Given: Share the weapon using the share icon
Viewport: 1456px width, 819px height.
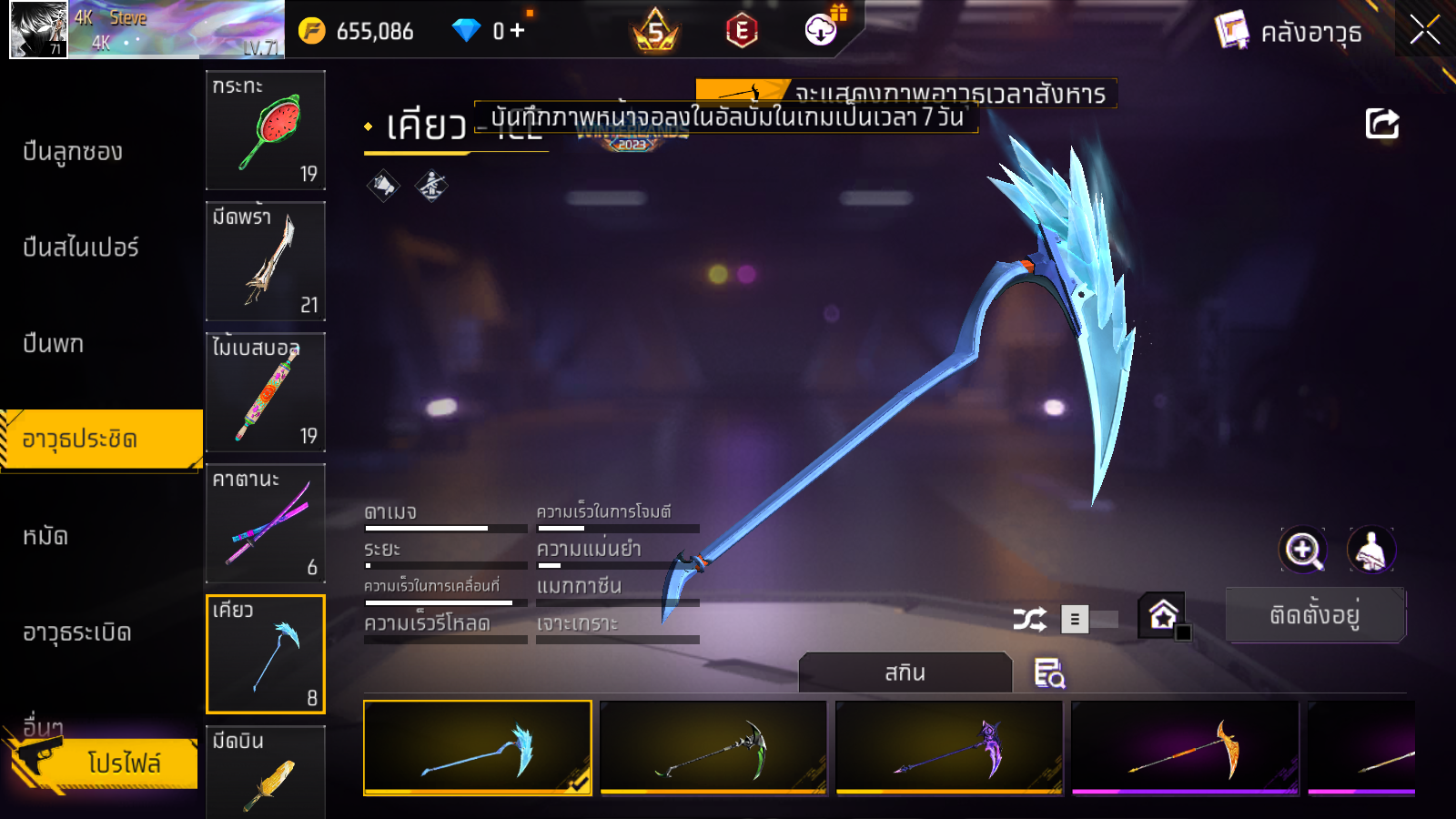Looking at the screenshot, I should (1381, 124).
